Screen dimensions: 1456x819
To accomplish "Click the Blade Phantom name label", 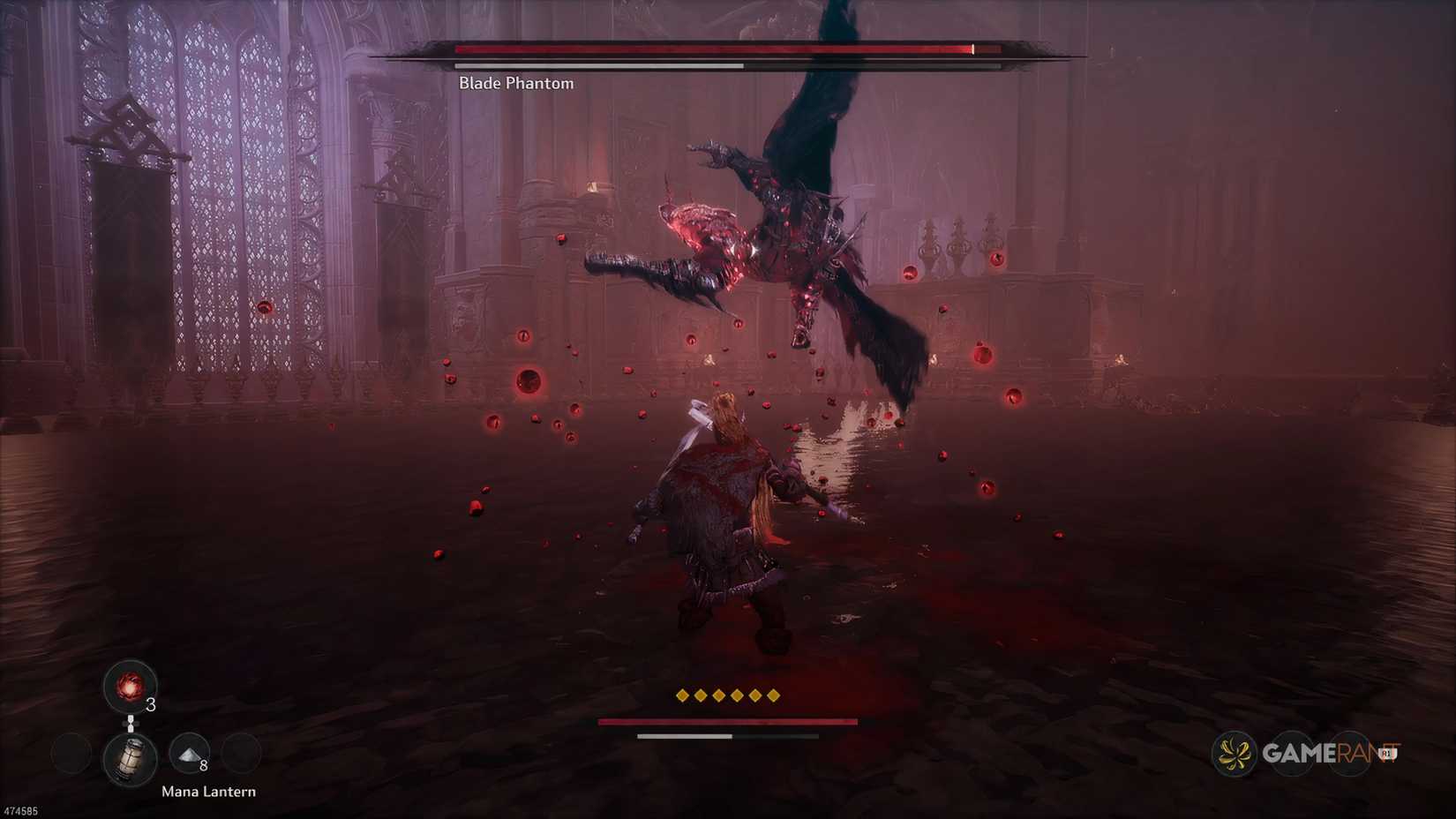I will (514, 83).
